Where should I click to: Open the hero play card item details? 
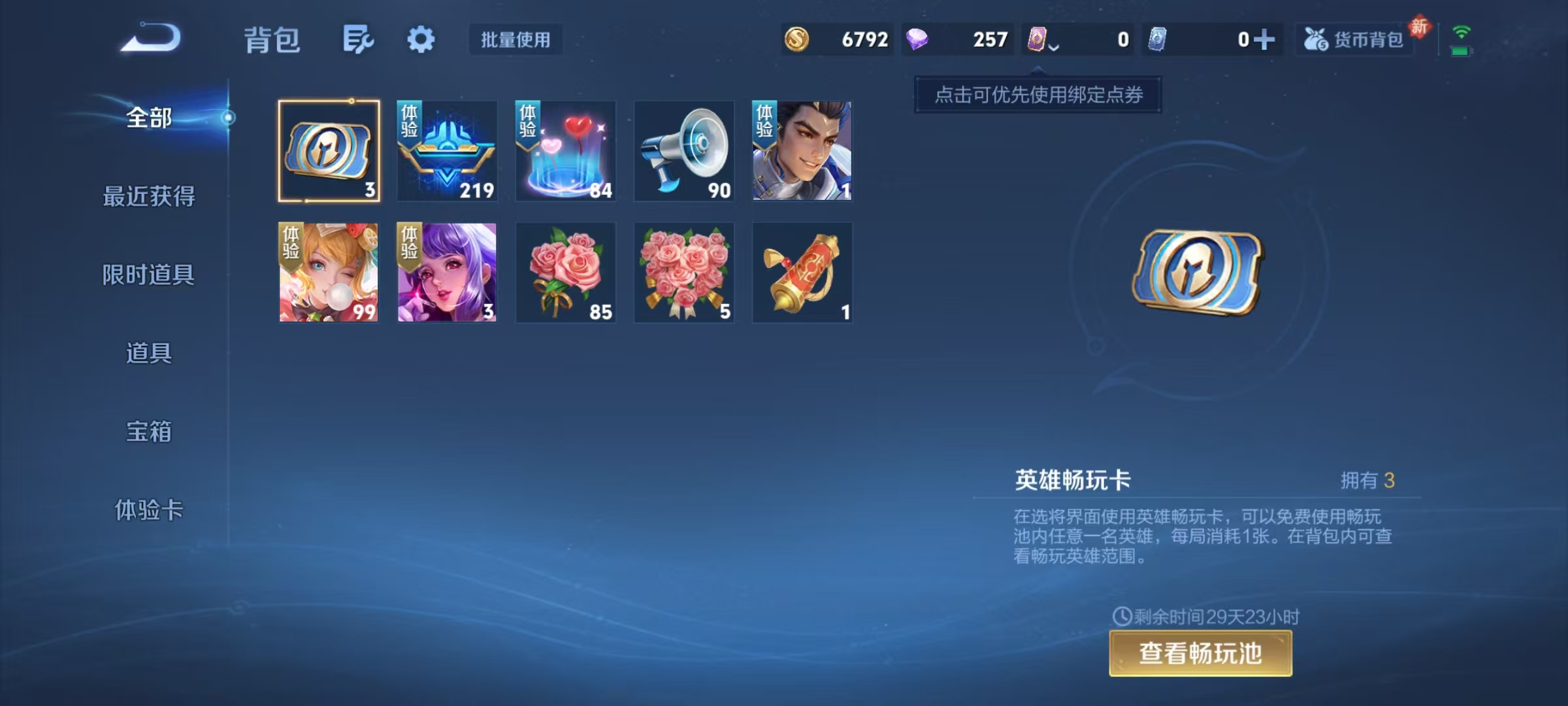pyautogui.click(x=329, y=152)
